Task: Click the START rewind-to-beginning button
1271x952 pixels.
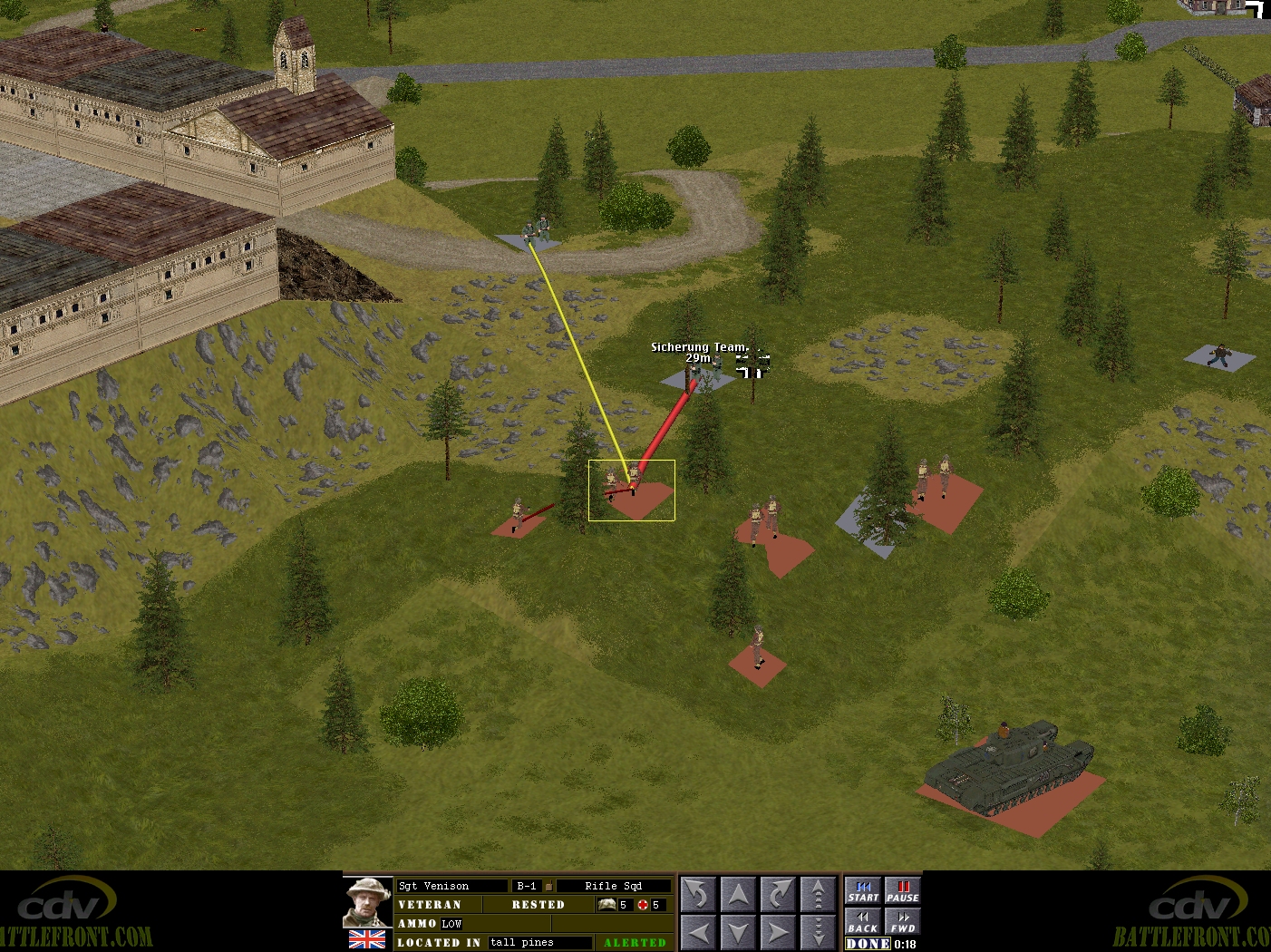Action: click(862, 891)
